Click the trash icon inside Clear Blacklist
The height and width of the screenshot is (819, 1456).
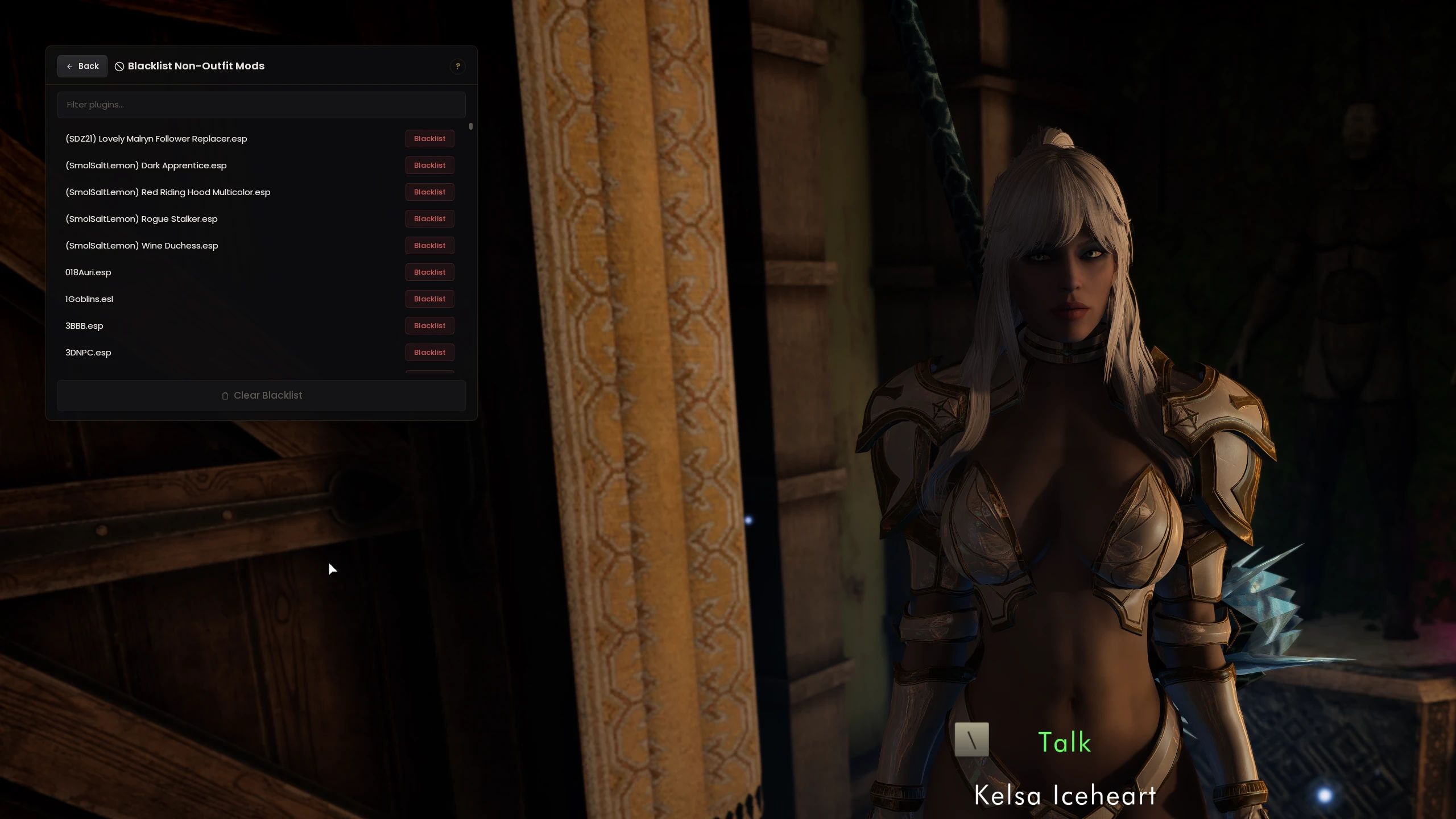(224, 396)
